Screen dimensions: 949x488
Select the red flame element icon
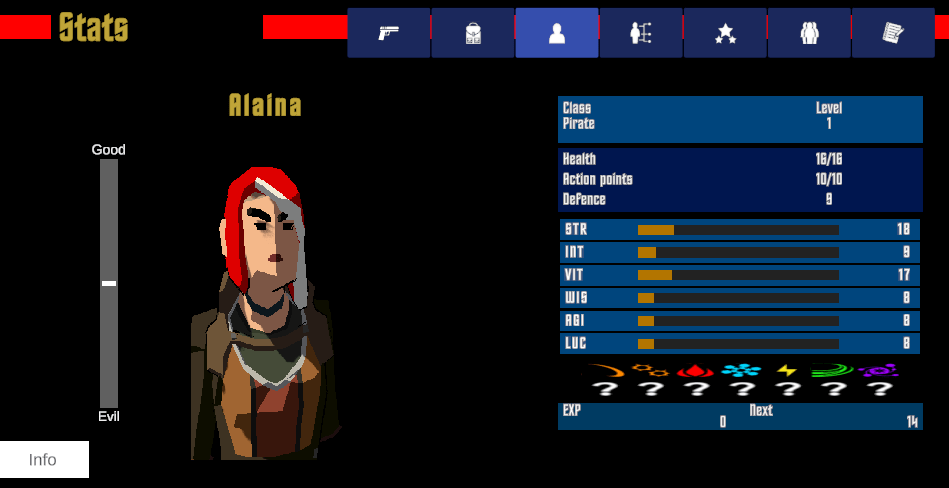pos(695,370)
